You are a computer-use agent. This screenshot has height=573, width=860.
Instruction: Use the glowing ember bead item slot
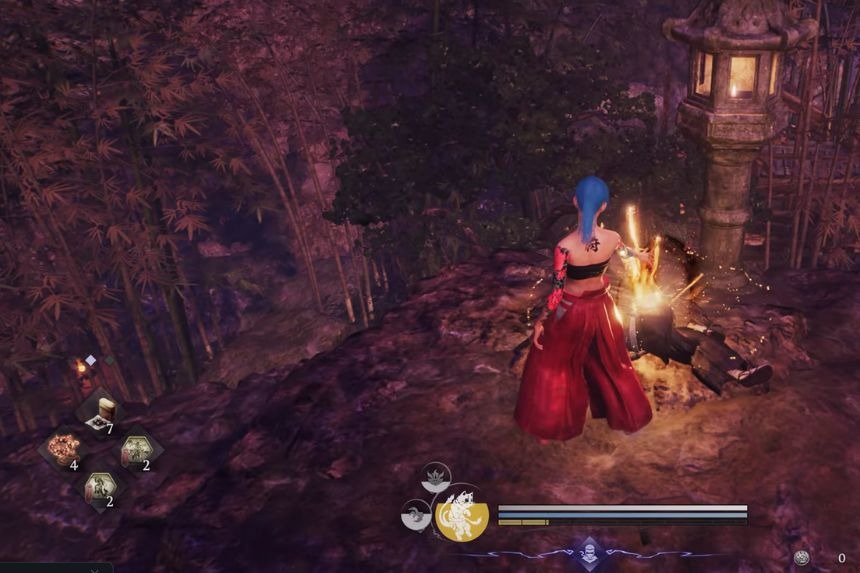coord(66,448)
